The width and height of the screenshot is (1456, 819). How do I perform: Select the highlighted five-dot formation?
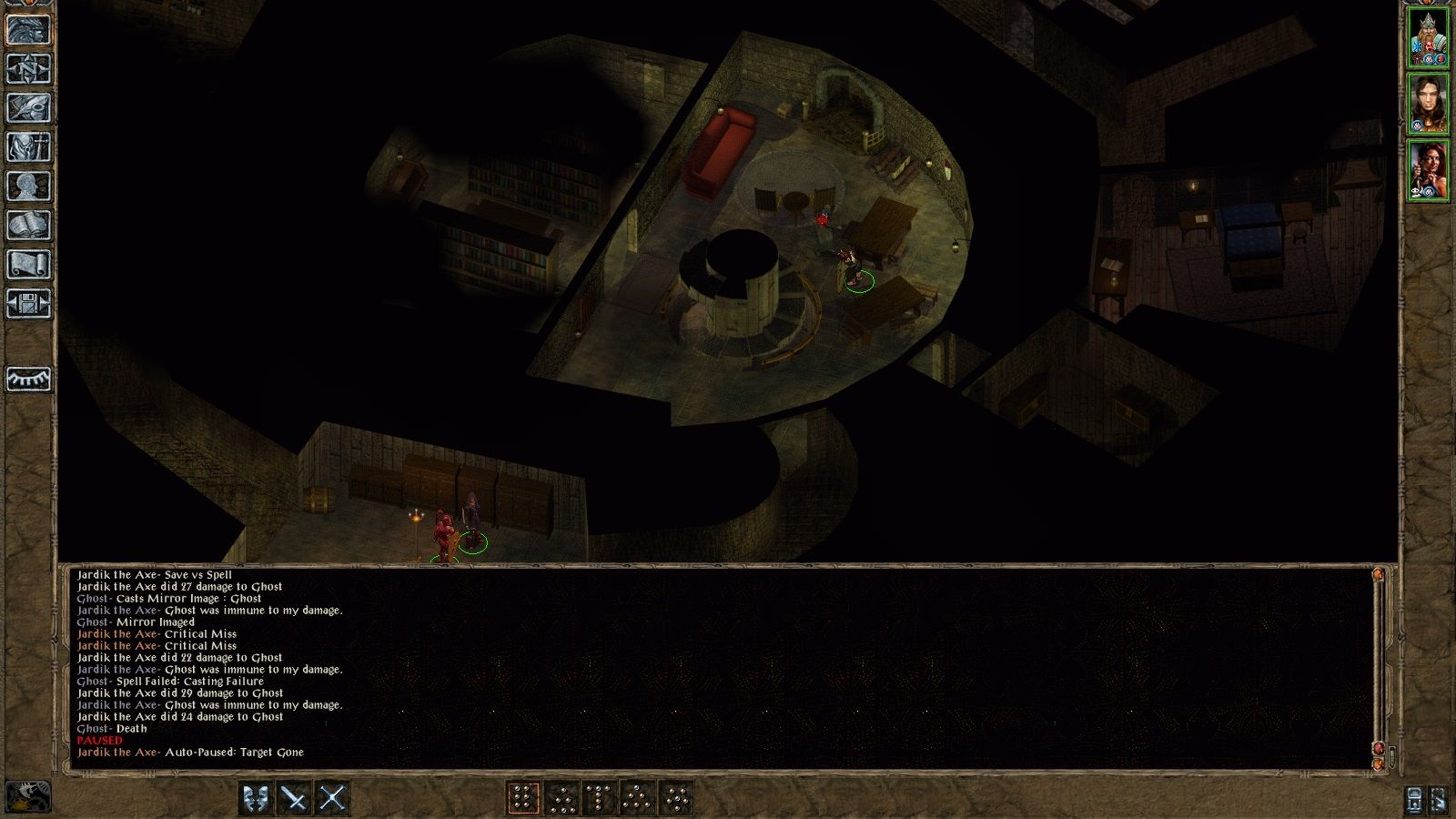coord(522,797)
